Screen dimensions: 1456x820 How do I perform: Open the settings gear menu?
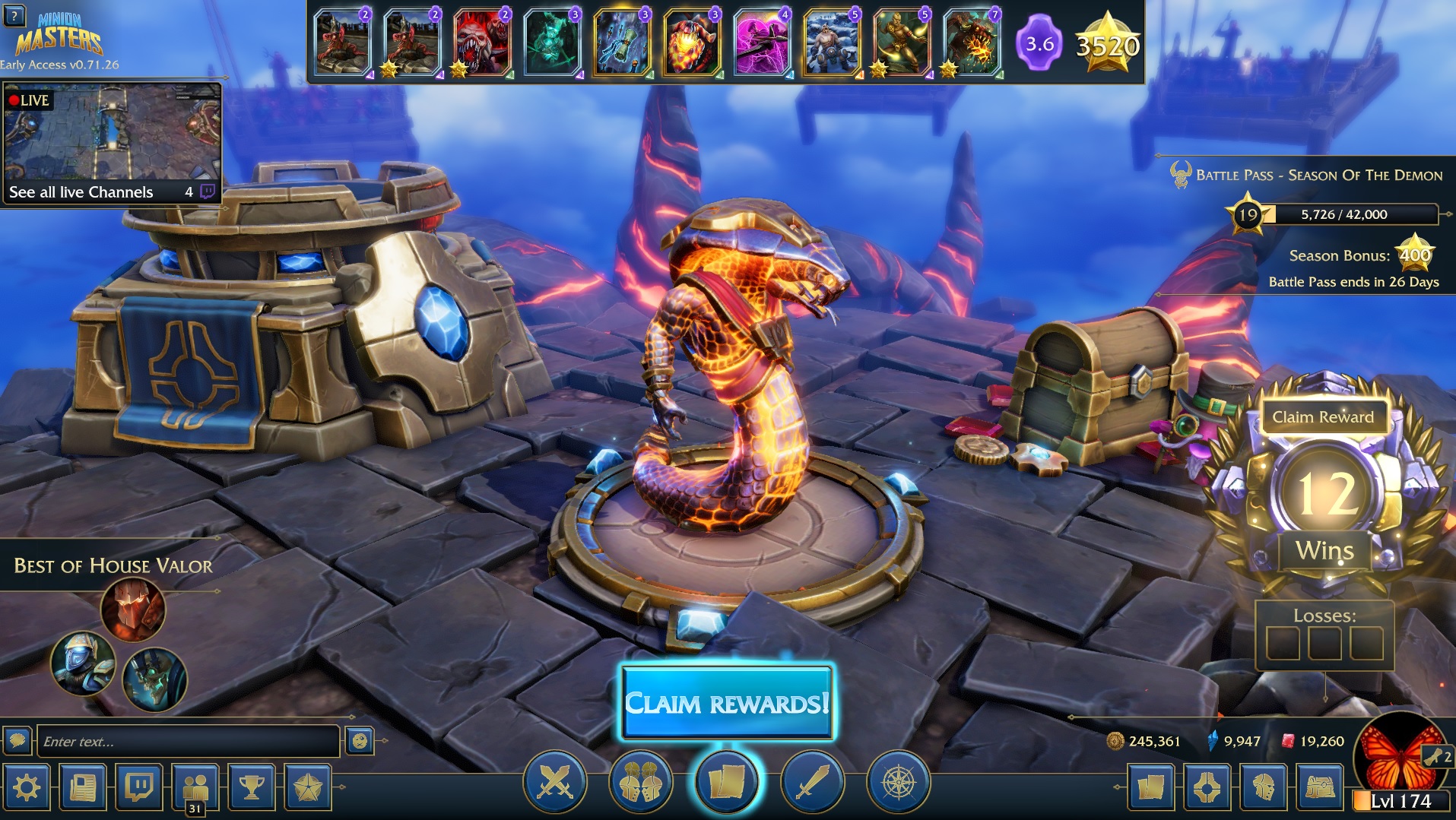27,787
